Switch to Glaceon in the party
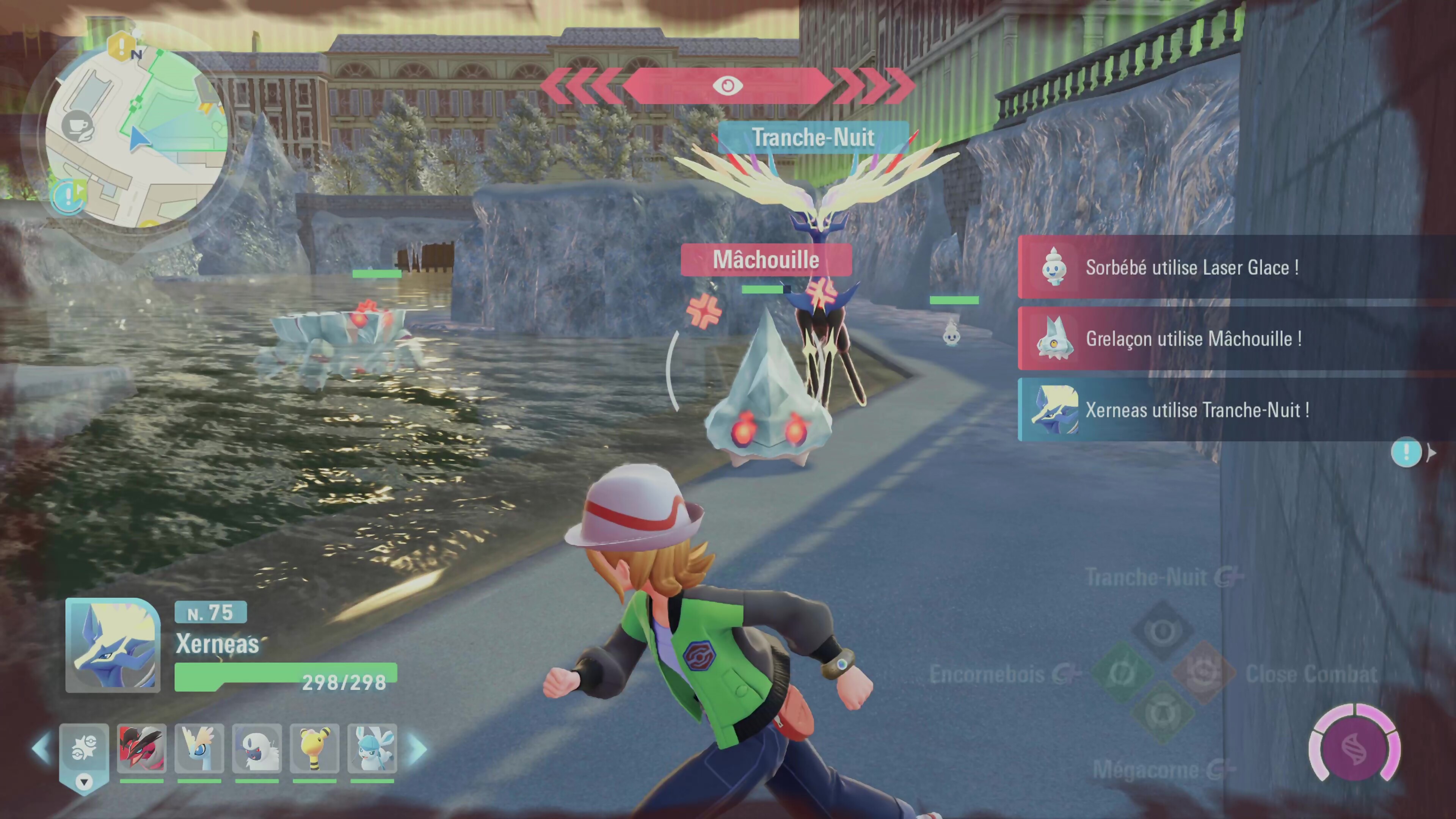The height and width of the screenshot is (819, 1456). point(372,748)
